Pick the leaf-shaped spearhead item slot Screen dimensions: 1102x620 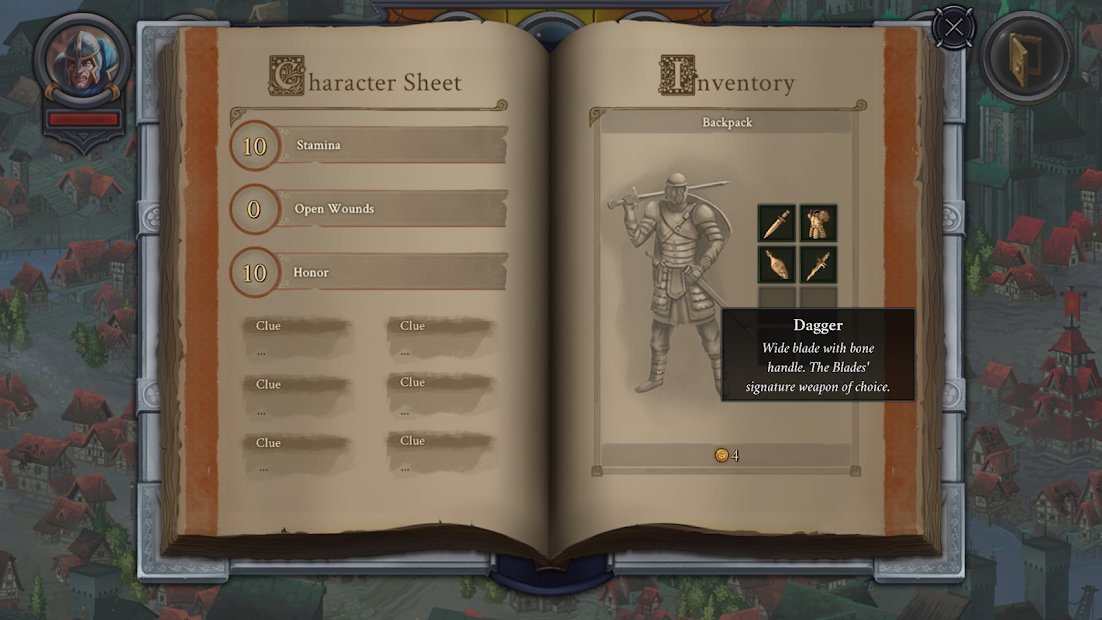click(x=776, y=265)
